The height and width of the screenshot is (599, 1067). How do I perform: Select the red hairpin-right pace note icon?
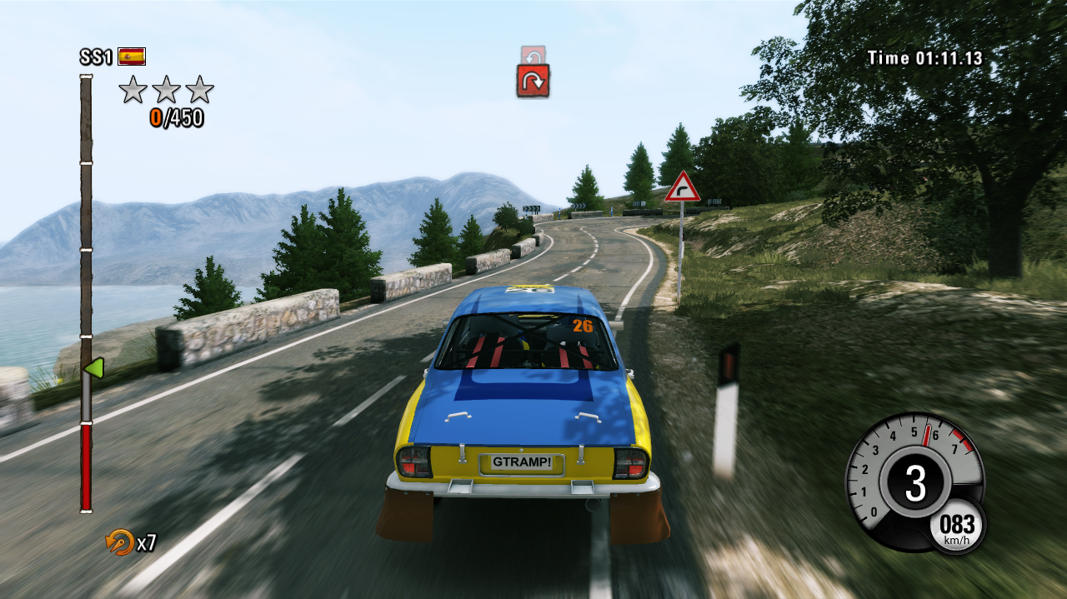(x=533, y=81)
